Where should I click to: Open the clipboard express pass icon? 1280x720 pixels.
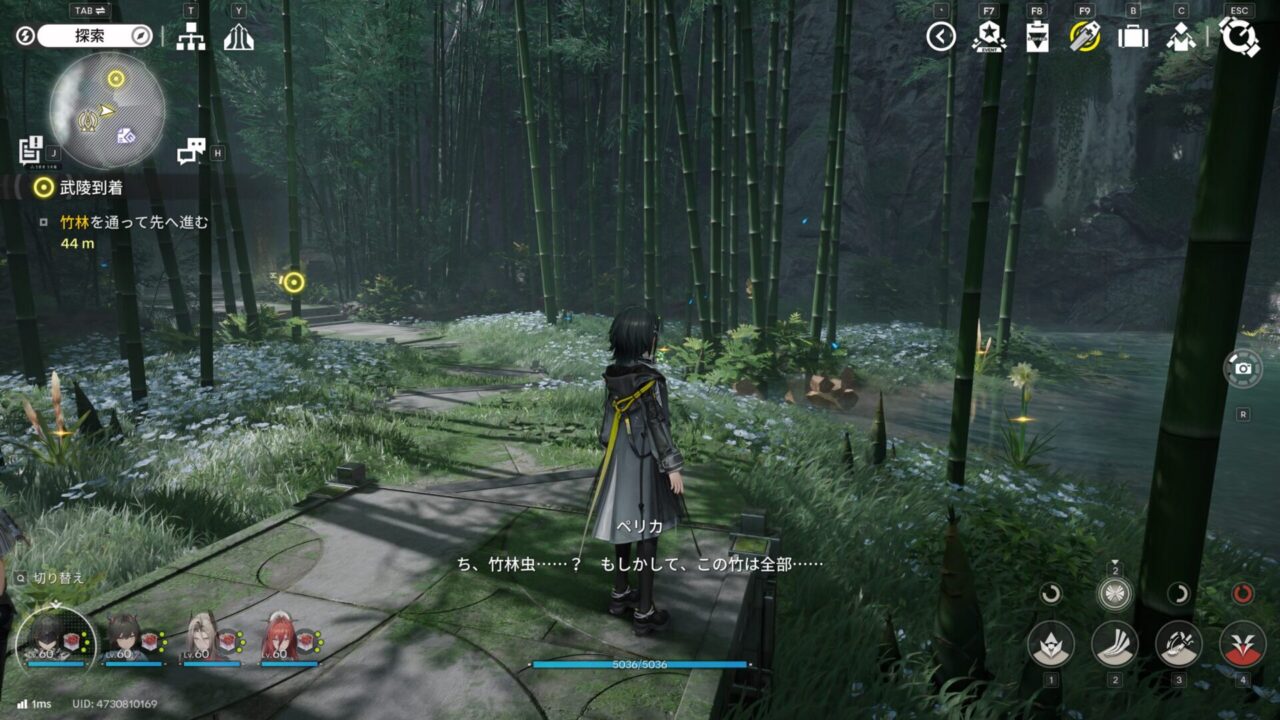(x=1037, y=37)
